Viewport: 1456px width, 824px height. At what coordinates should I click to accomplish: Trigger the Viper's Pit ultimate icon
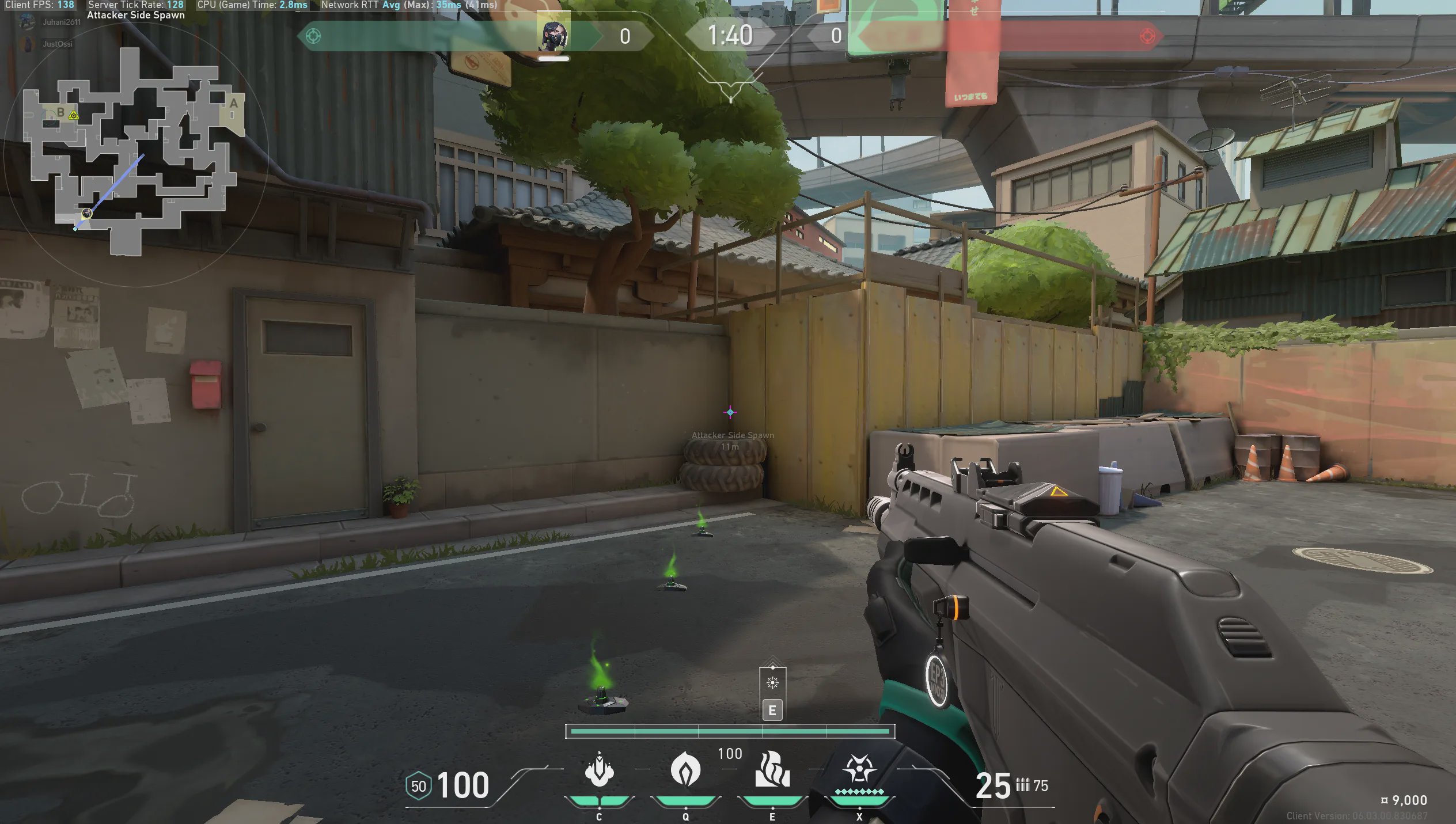(859, 770)
